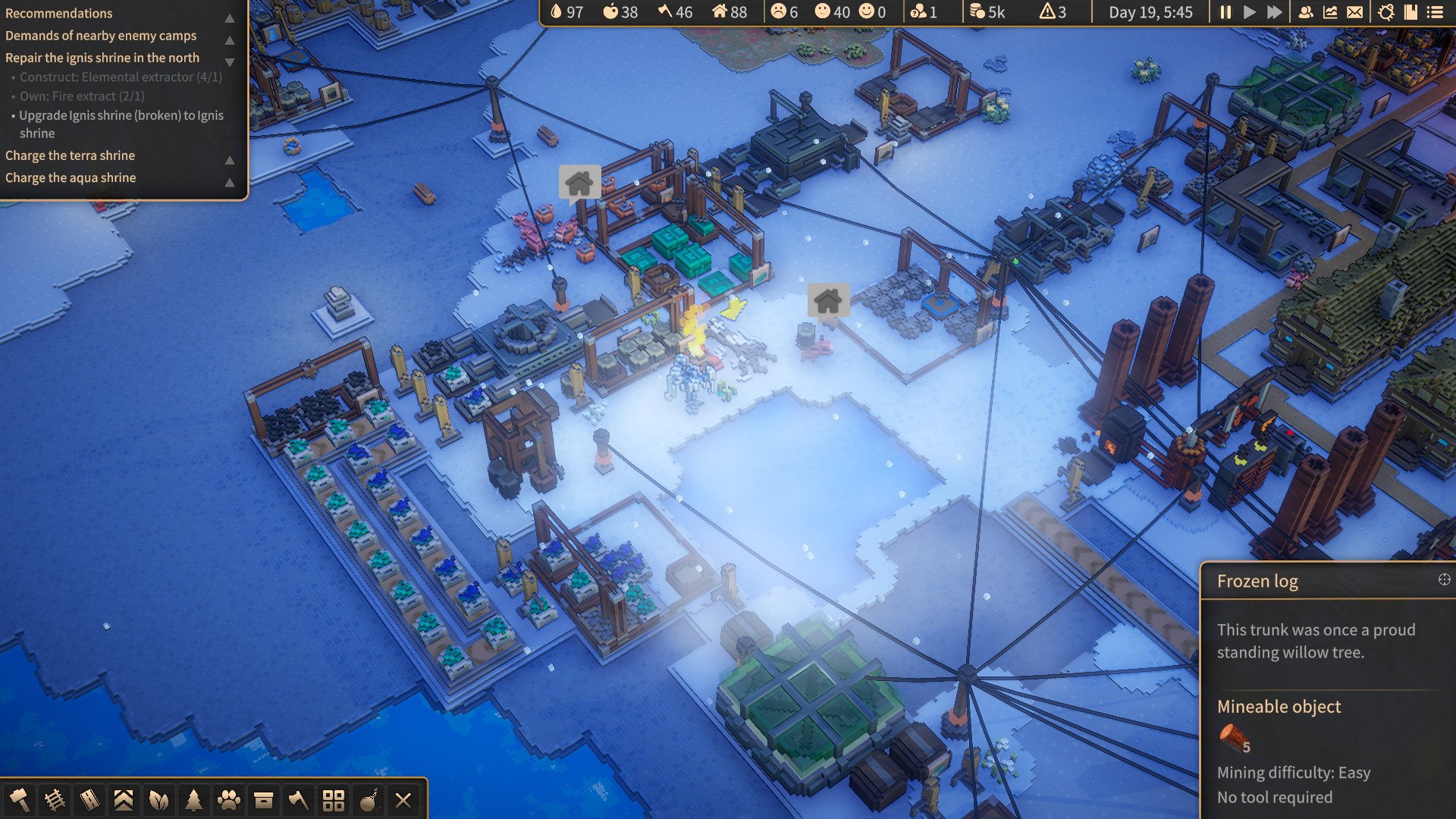
Task: Open the leaf farming tool
Action: [x=158, y=800]
